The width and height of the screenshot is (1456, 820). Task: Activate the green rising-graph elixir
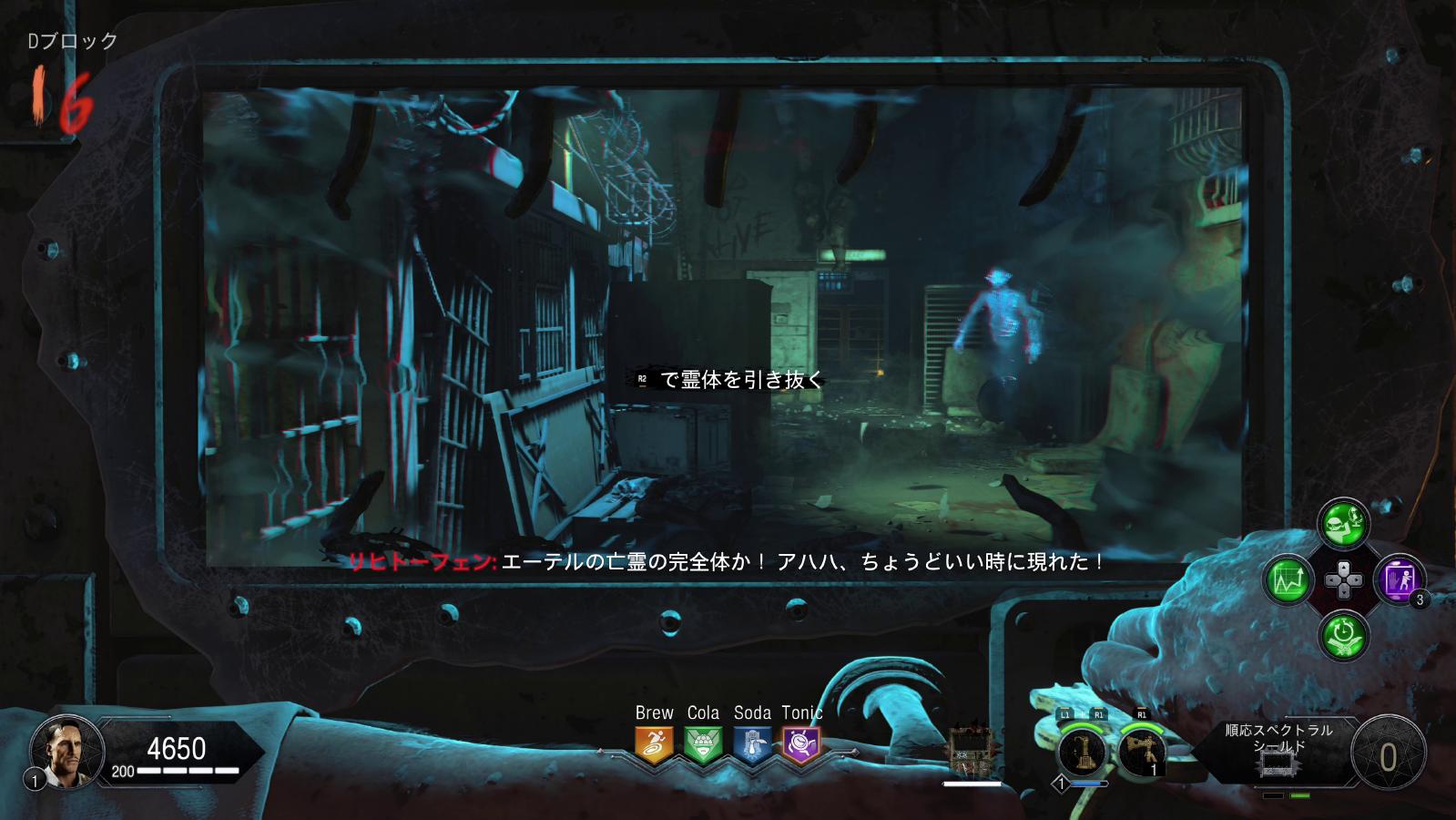point(1288,579)
